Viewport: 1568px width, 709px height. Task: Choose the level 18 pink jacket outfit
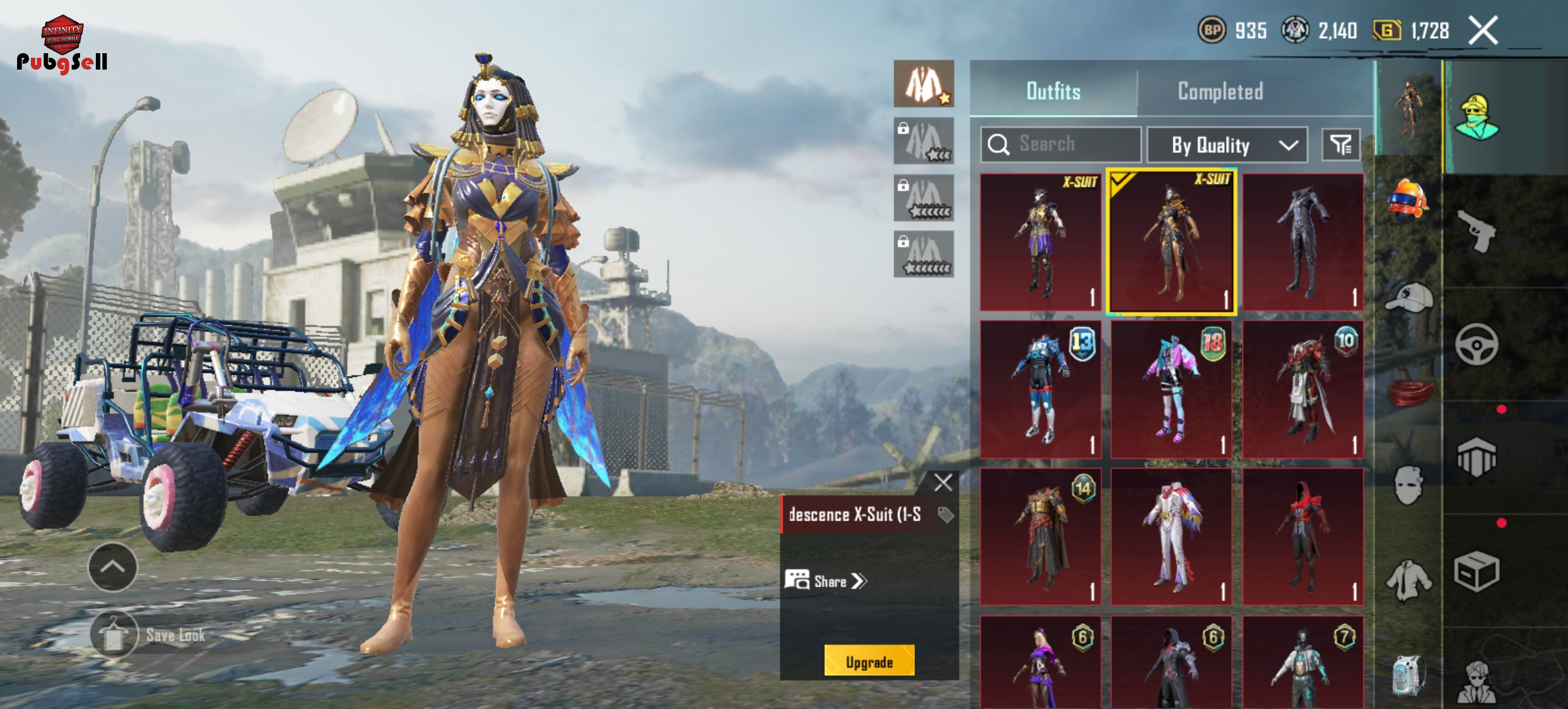point(1171,389)
